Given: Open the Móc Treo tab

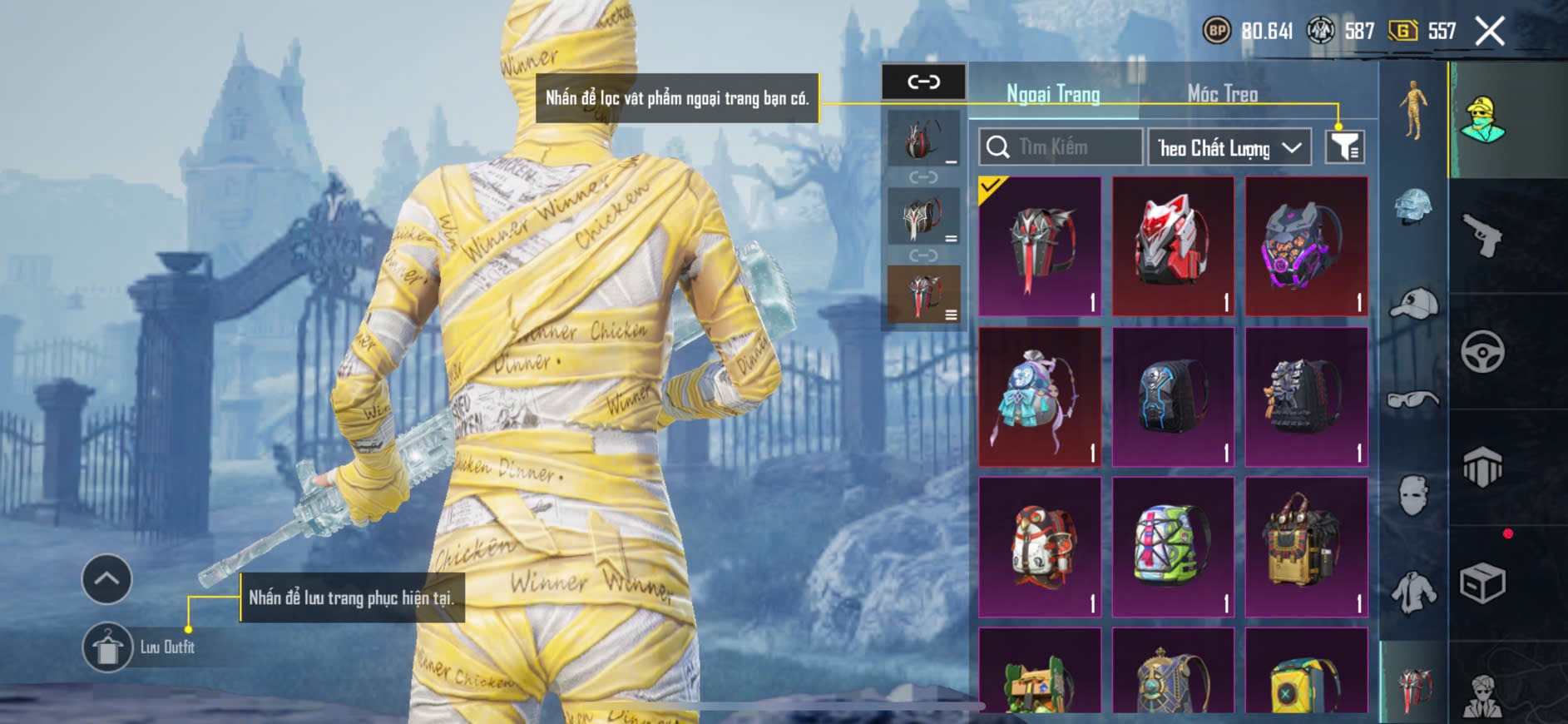Looking at the screenshot, I should (x=1222, y=94).
